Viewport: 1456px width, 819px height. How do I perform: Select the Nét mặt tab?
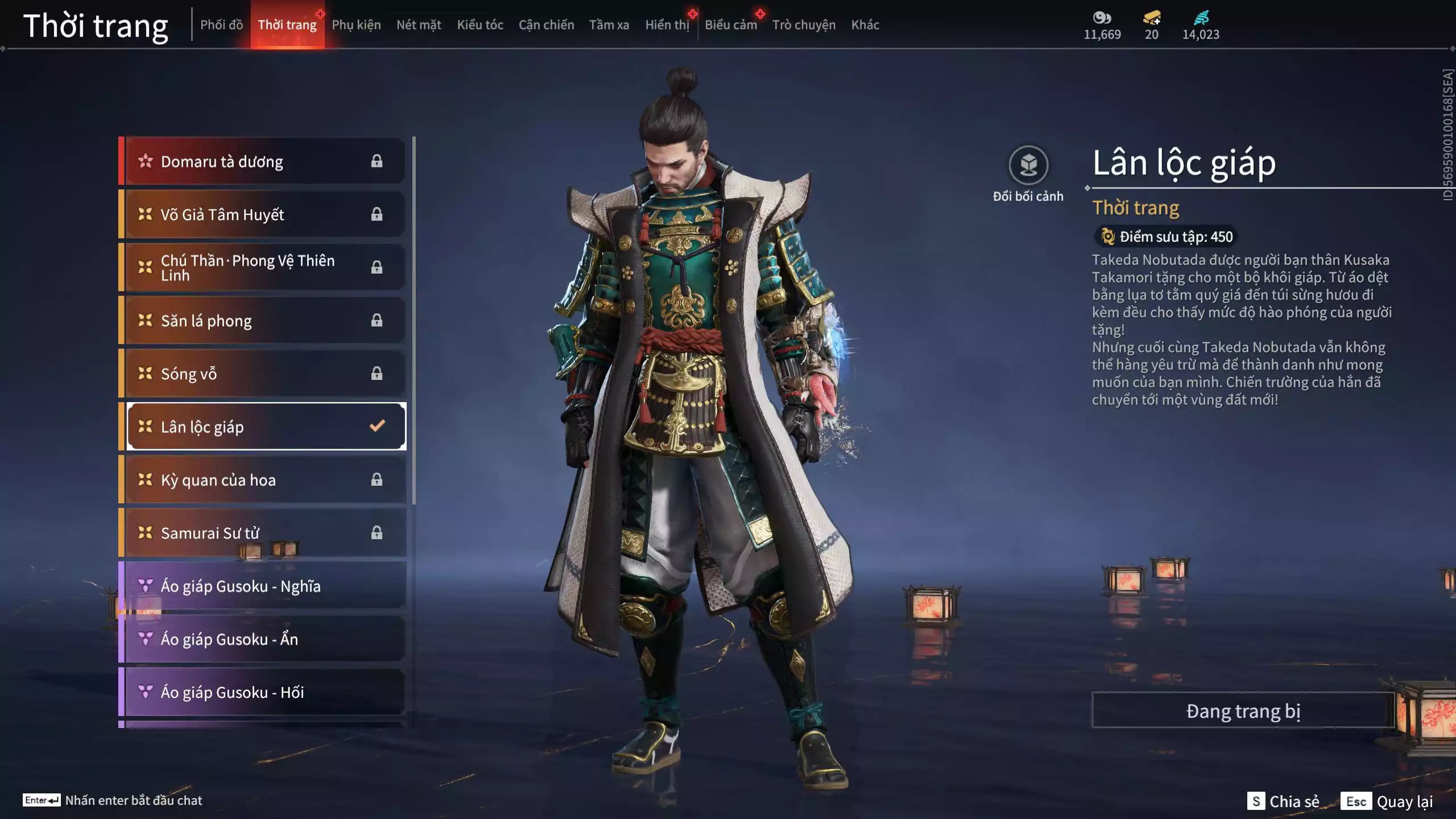(x=419, y=24)
